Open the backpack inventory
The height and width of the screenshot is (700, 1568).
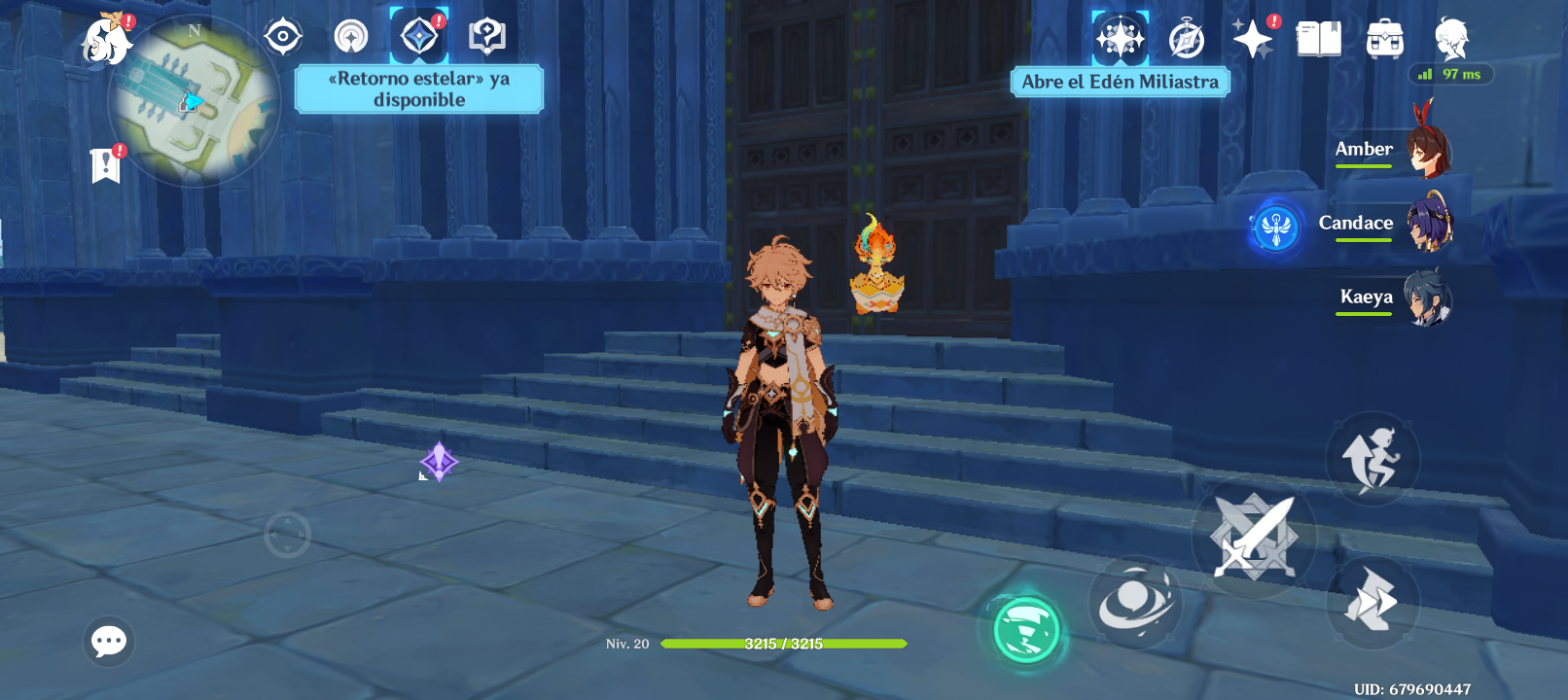tap(1384, 40)
